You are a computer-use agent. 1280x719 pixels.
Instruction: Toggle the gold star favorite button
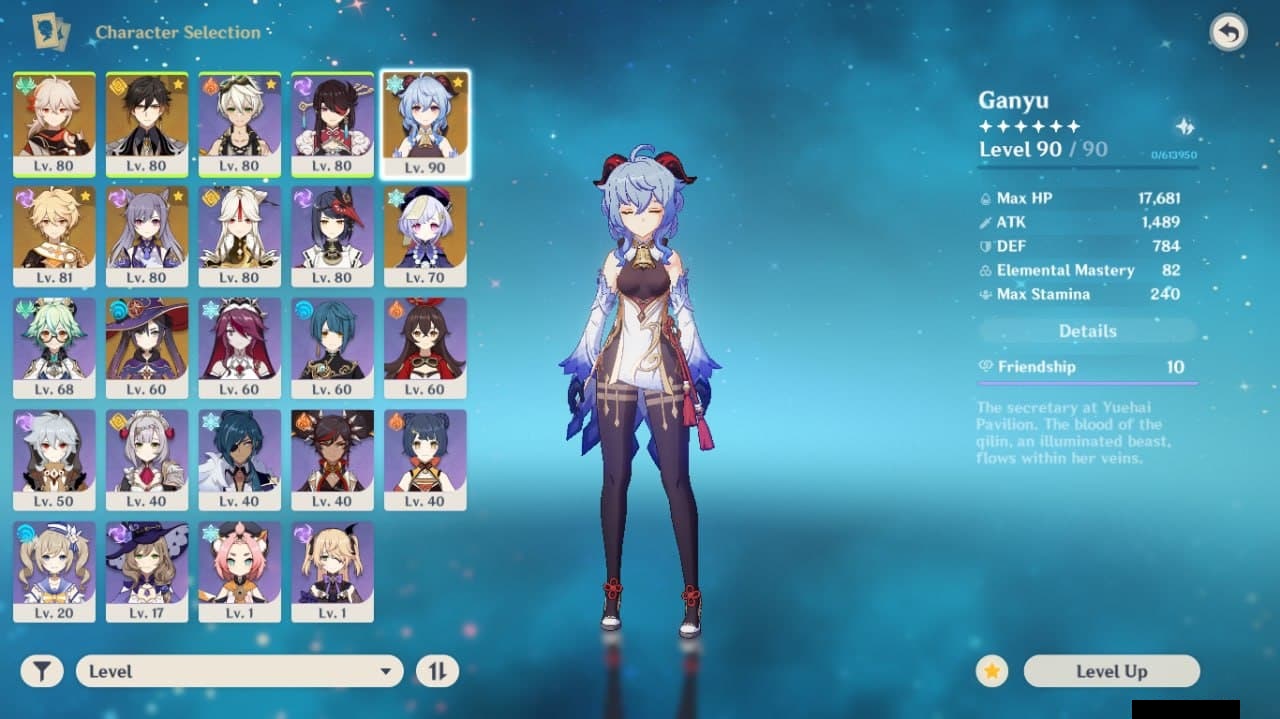pos(992,671)
